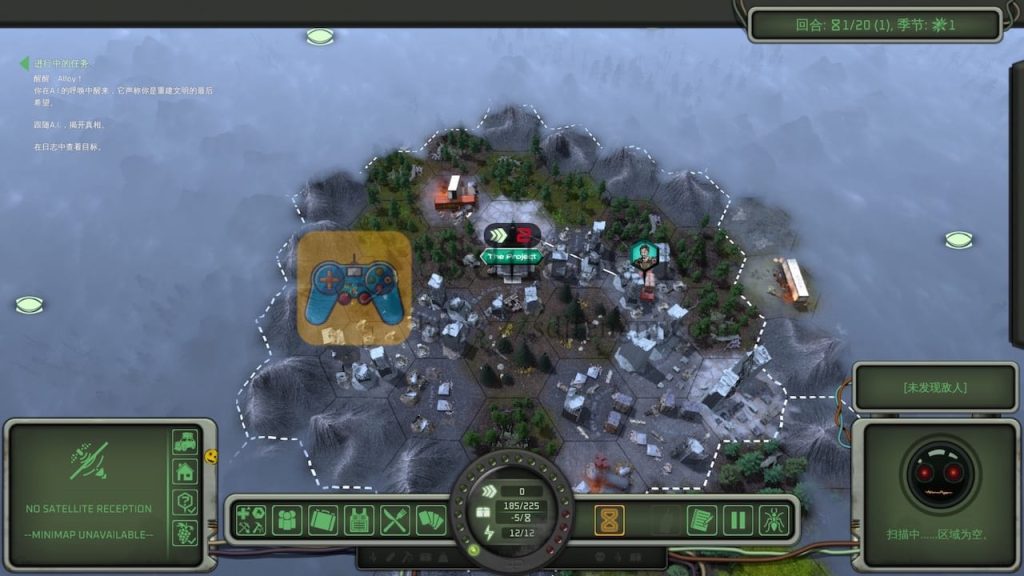Open the notes journal log
Viewport: 1024px width, 576px height.
tap(701, 520)
